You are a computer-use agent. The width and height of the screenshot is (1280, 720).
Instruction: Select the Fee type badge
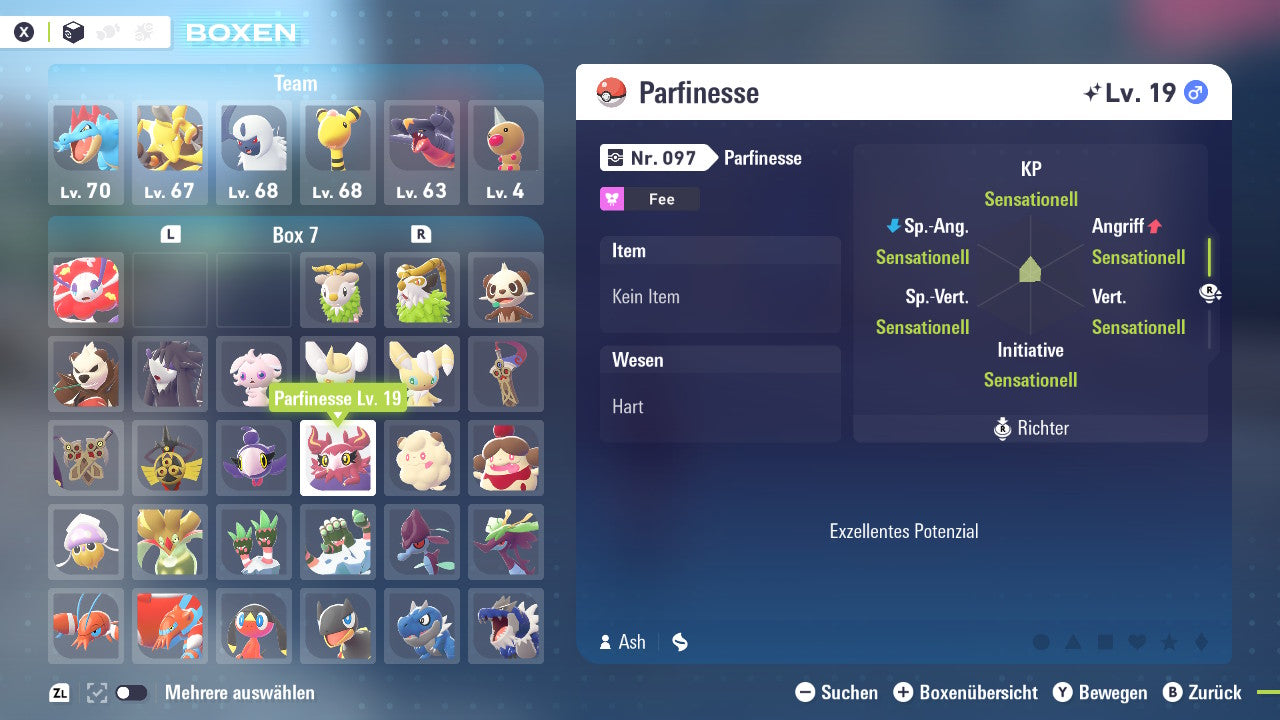pos(648,199)
